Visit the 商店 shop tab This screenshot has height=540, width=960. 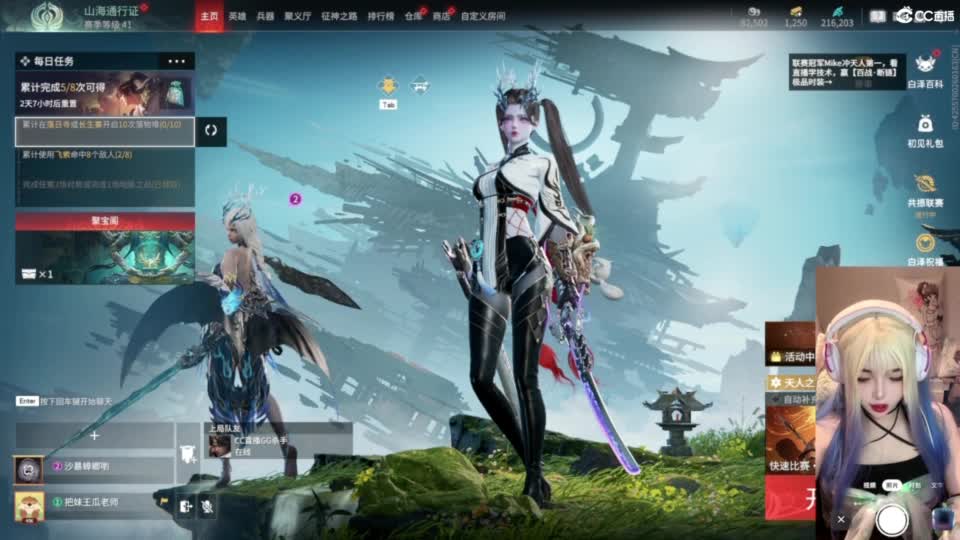click(441, 17)
